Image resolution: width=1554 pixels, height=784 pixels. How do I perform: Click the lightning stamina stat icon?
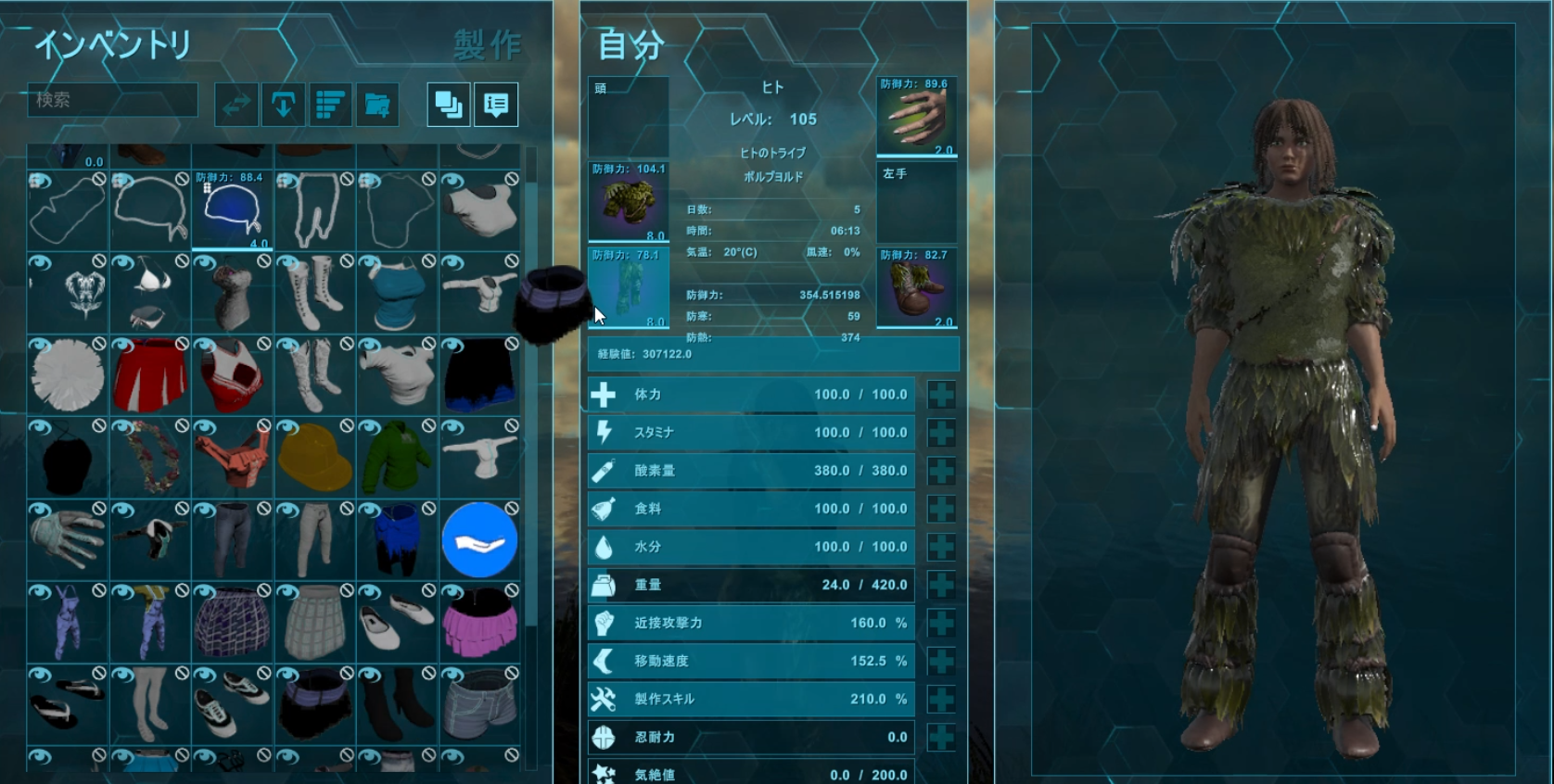604,432
